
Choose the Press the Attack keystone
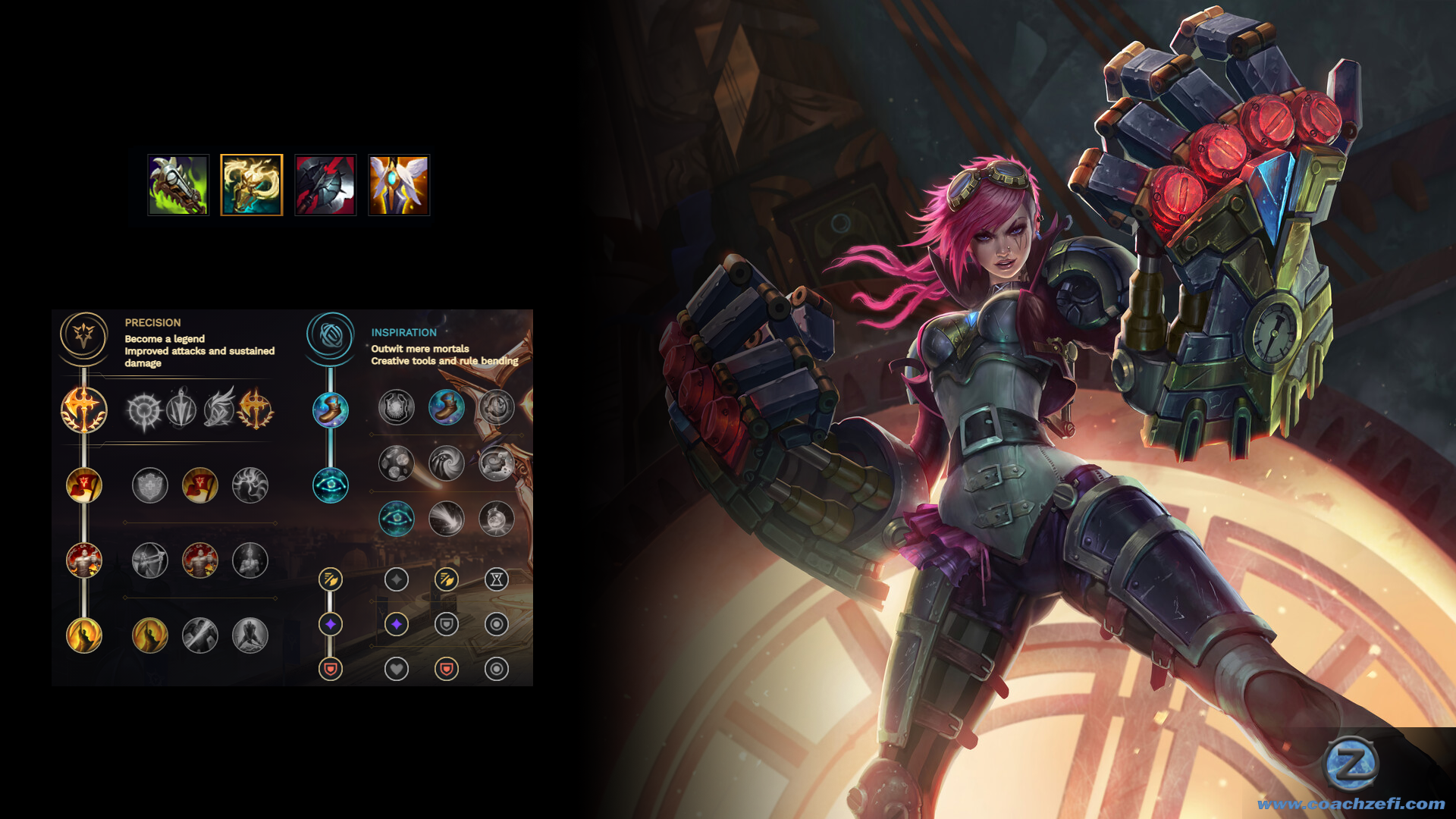(144, 410)
